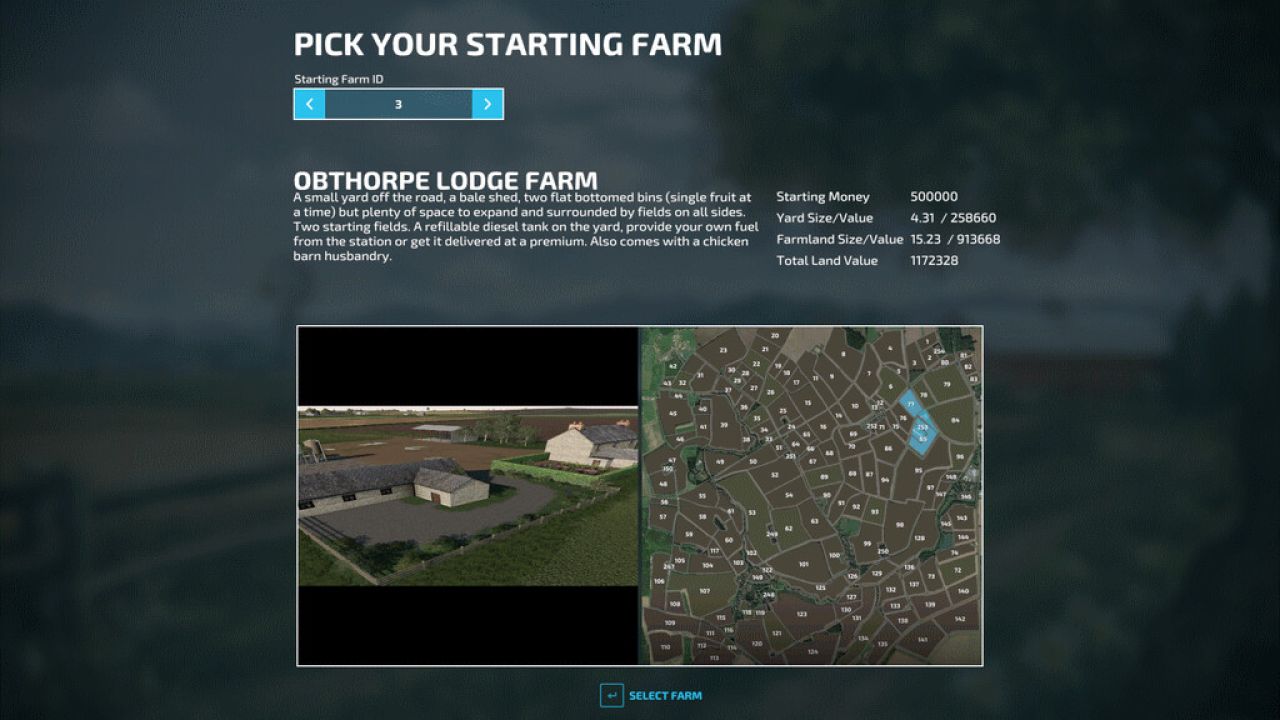Click the OBTHORPE LODGE FARM title
This screenshot has height=720, width=1280.
click(x=444, y=181)
